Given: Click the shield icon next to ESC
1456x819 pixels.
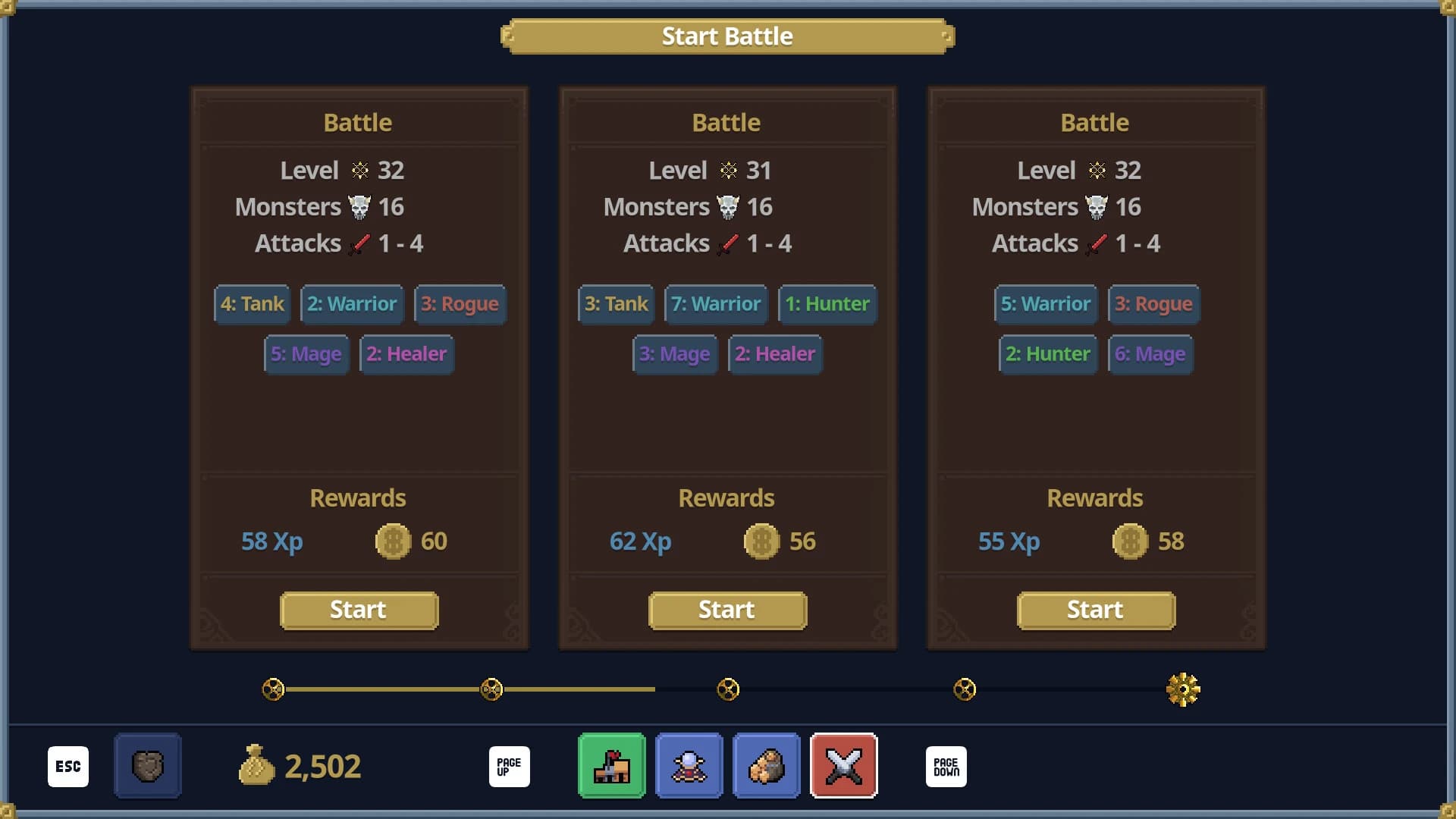Looking at the screenshot, I should tap(147, 766).
